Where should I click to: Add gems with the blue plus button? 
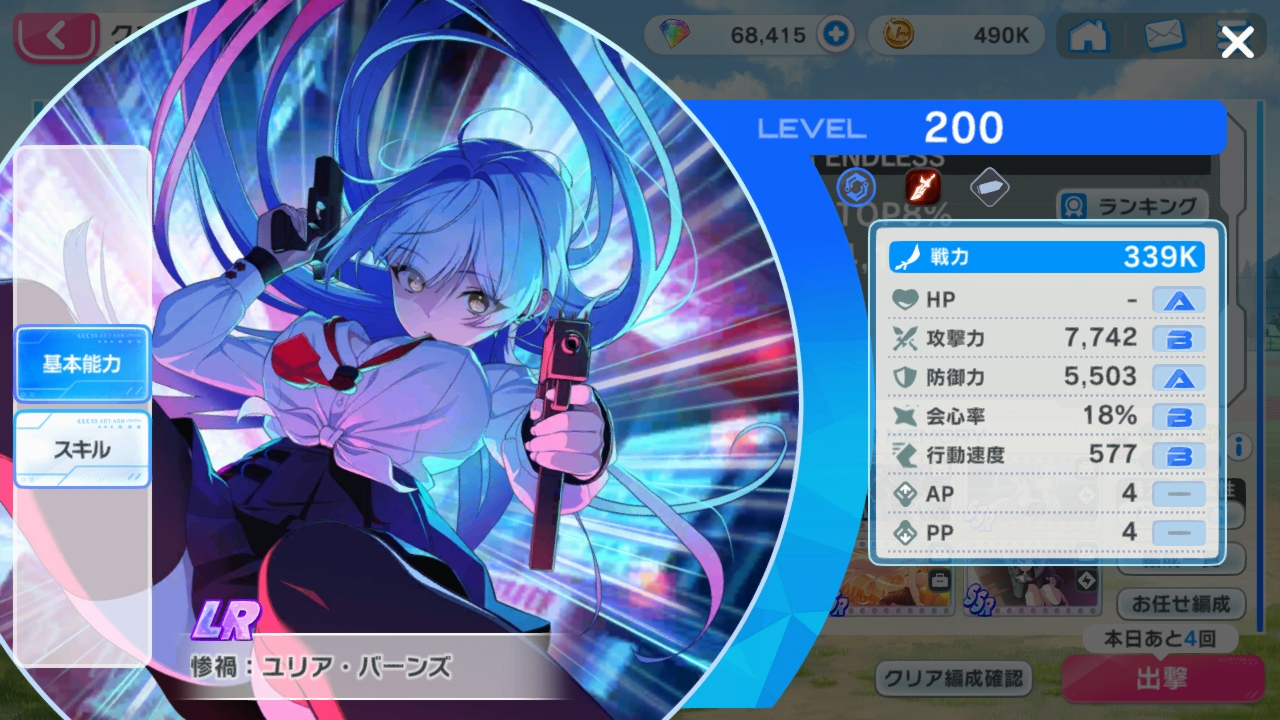click(x=833, y=36)
